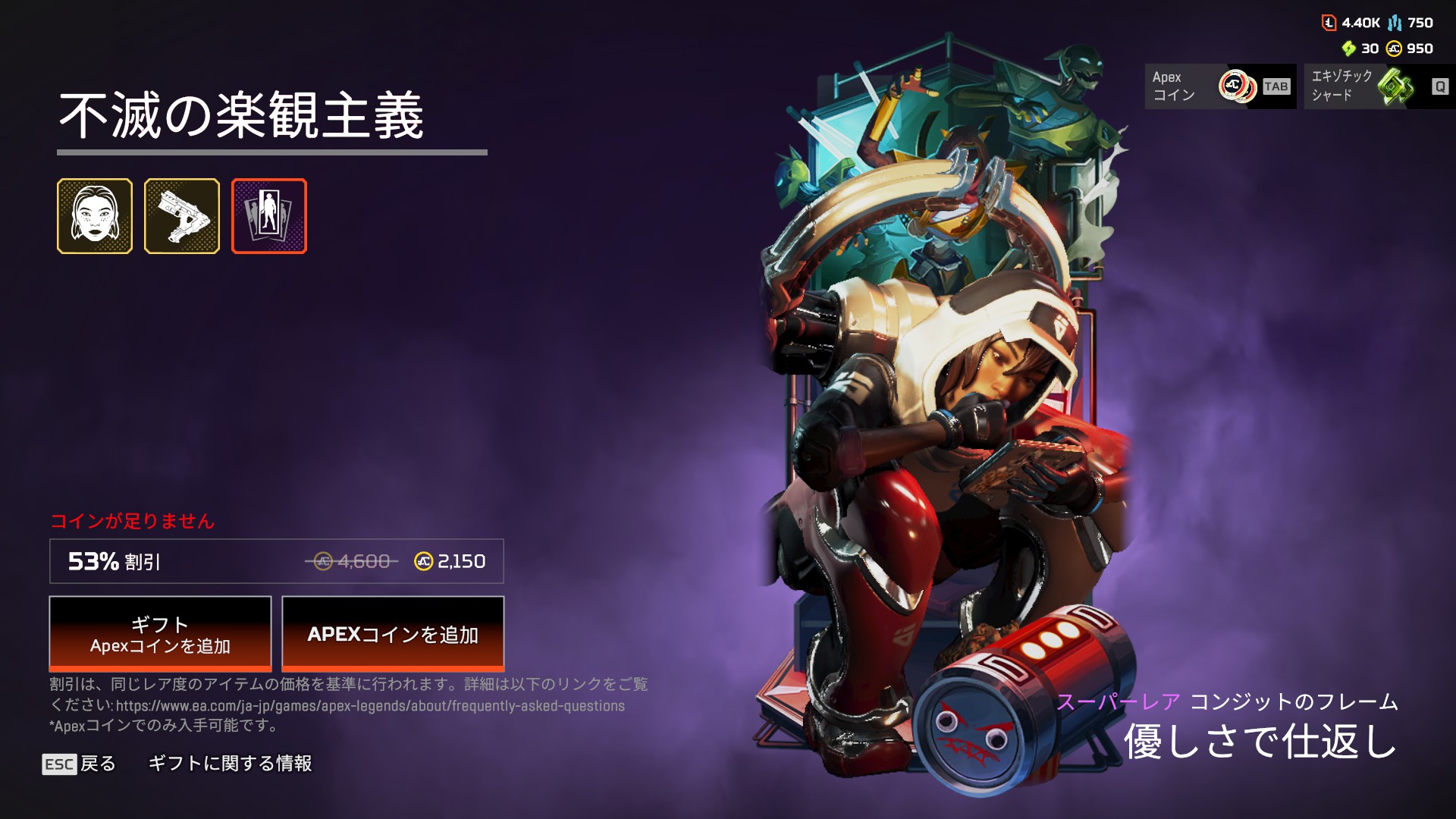Go back with the 戻る button
This screenshot has width=1456, height=819.
80,764
